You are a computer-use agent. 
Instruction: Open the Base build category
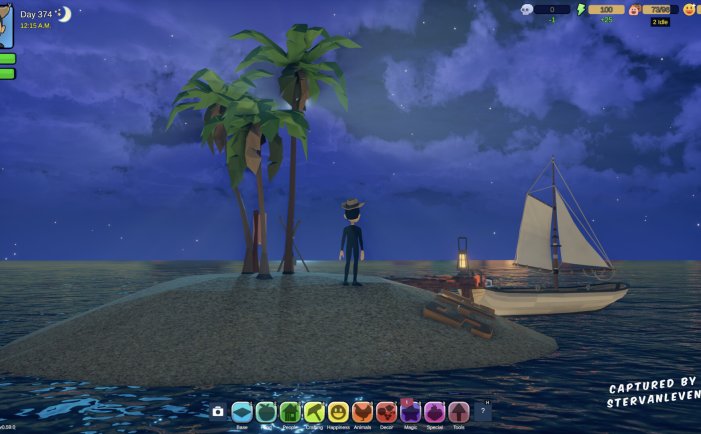tap(241, 412)
